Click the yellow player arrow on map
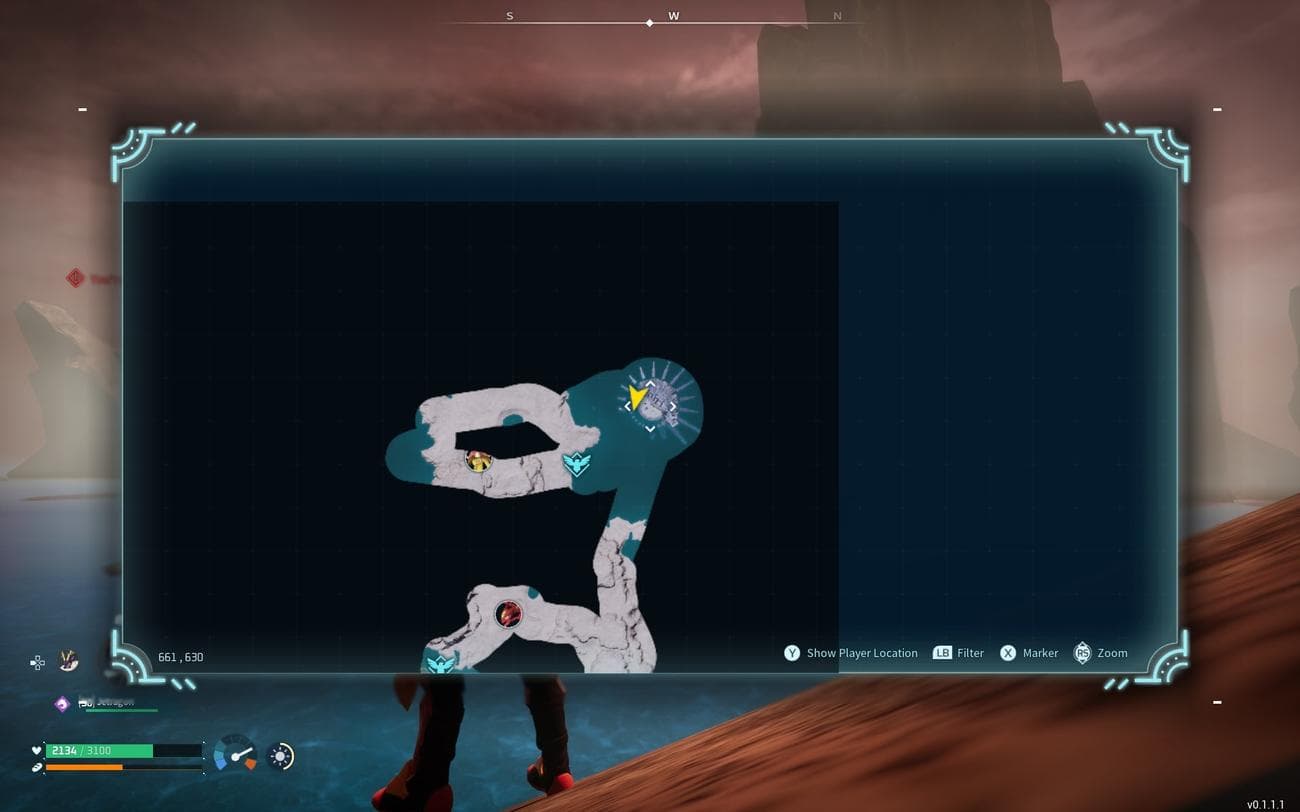 pyautogui.click(x=636, y=399)
